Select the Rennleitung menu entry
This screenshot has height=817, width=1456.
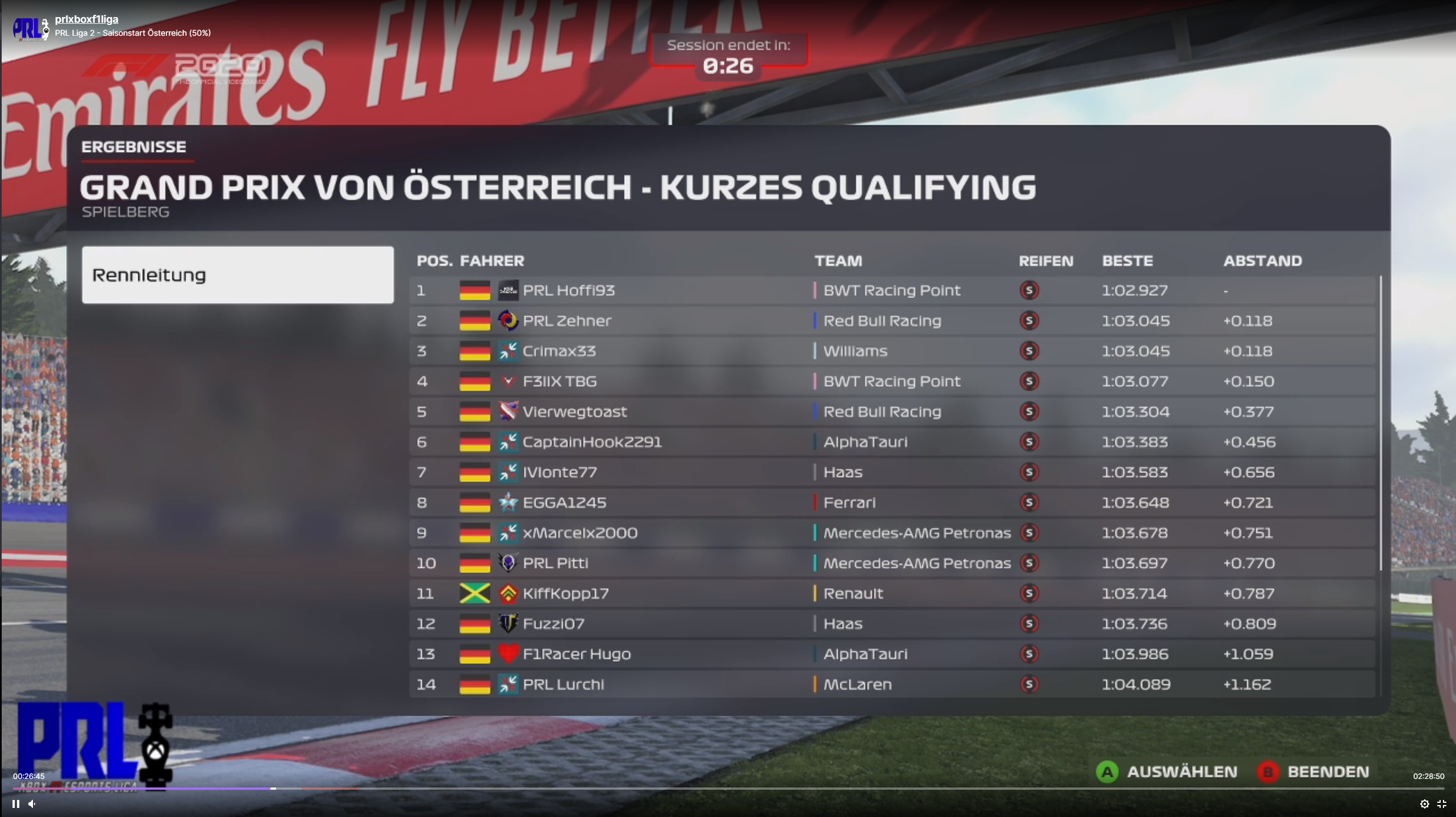(x=237, y=275)
